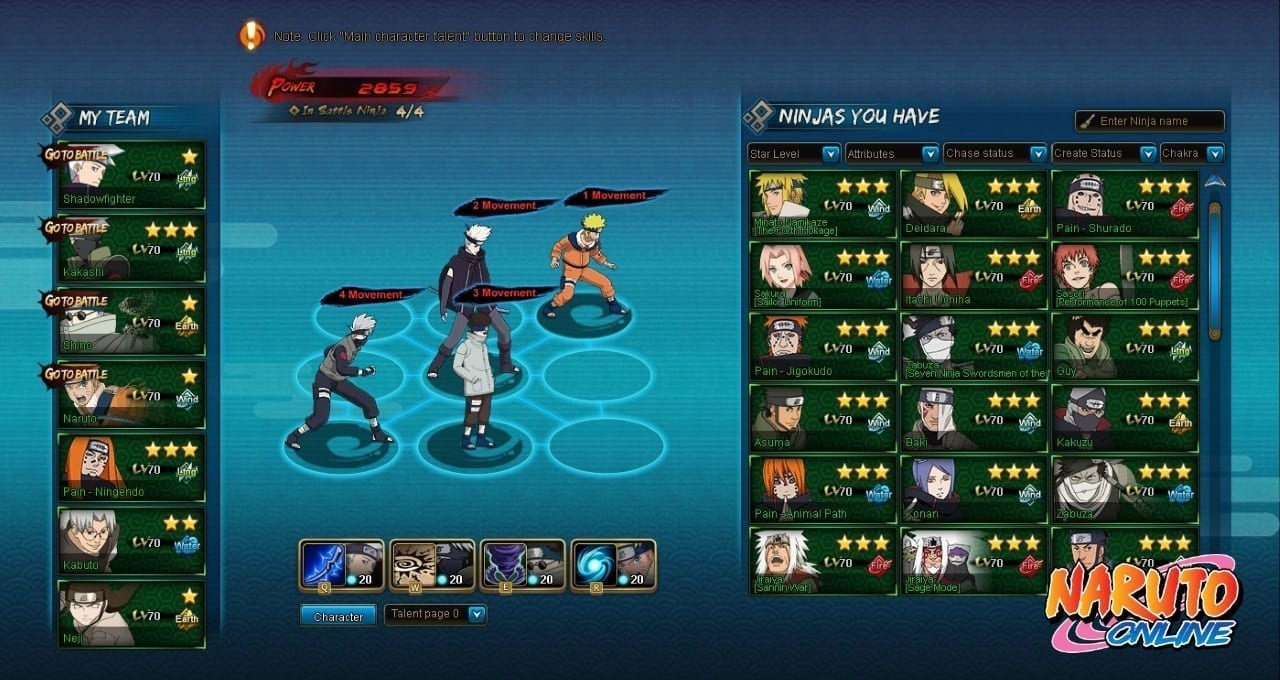
Task: Select Kakashi in the My Team list
Action: pos(132,248)
